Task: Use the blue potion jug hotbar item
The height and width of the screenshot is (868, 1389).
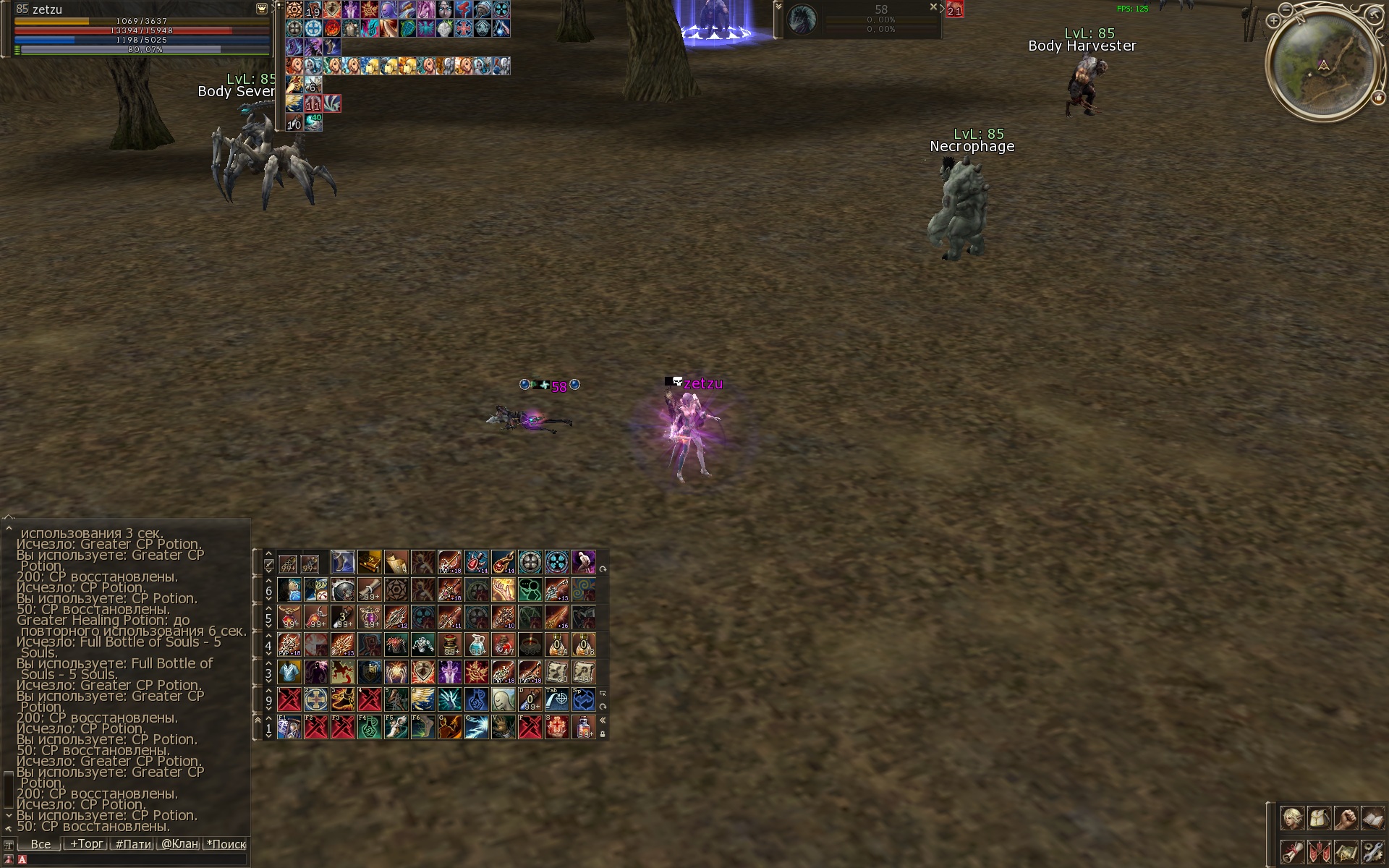Action: (477, 644)
